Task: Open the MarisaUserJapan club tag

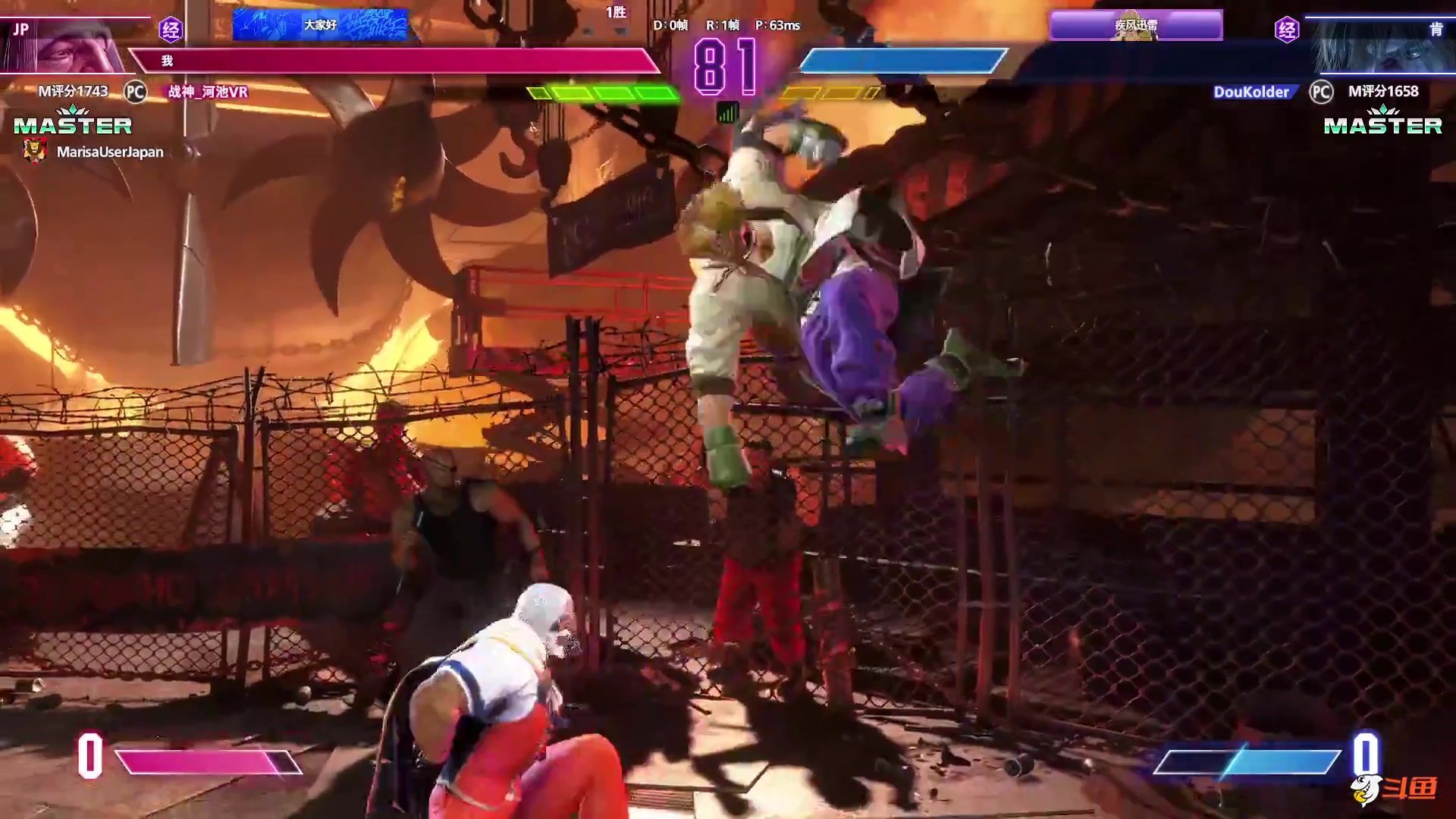Action: 109,152
